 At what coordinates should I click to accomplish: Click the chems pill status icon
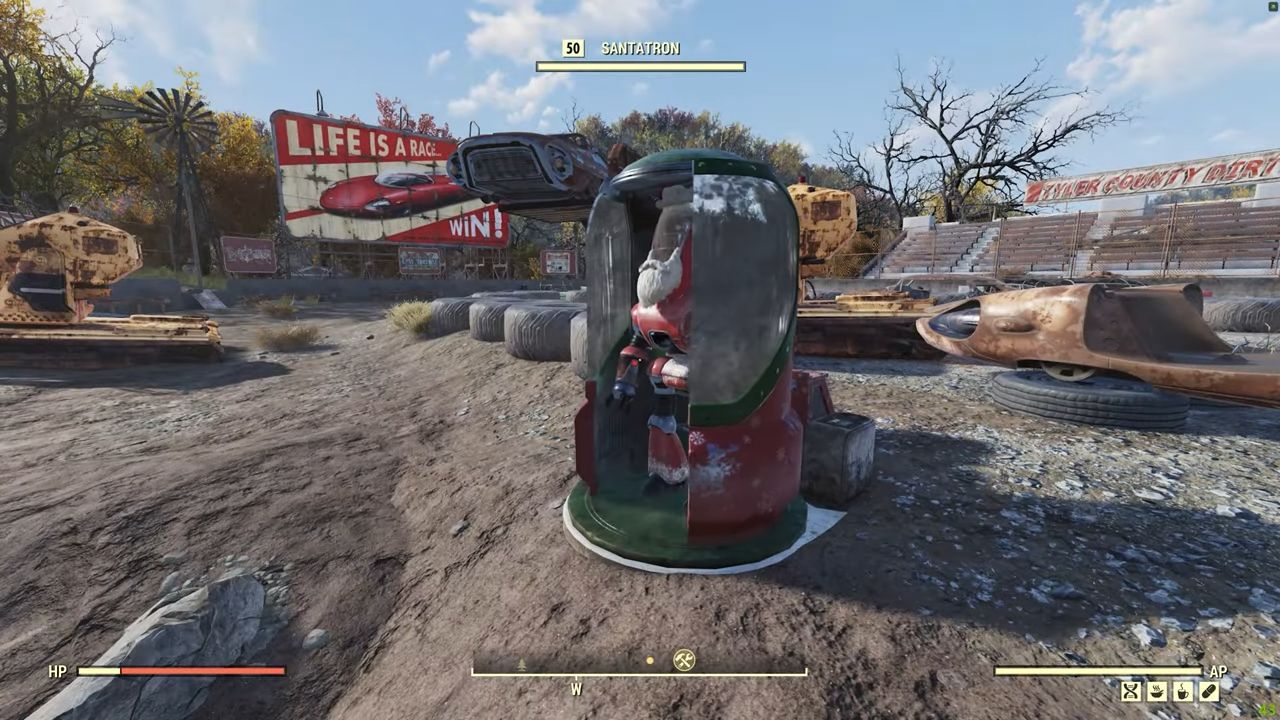(1211, 690)
